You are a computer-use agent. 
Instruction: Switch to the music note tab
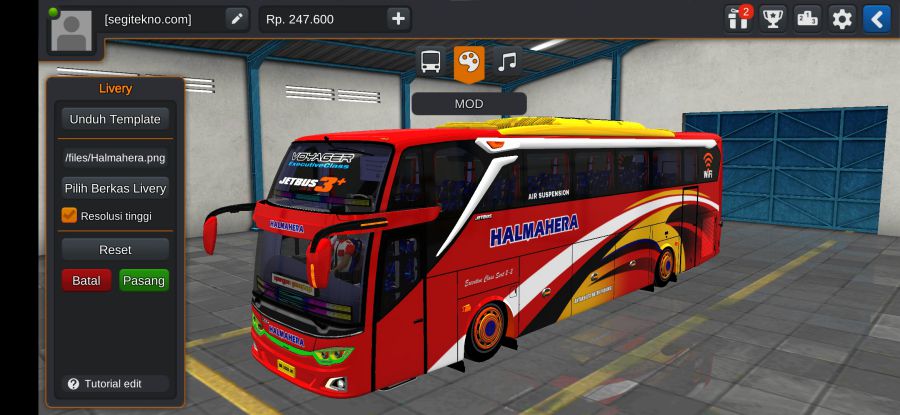pos(508,62)
